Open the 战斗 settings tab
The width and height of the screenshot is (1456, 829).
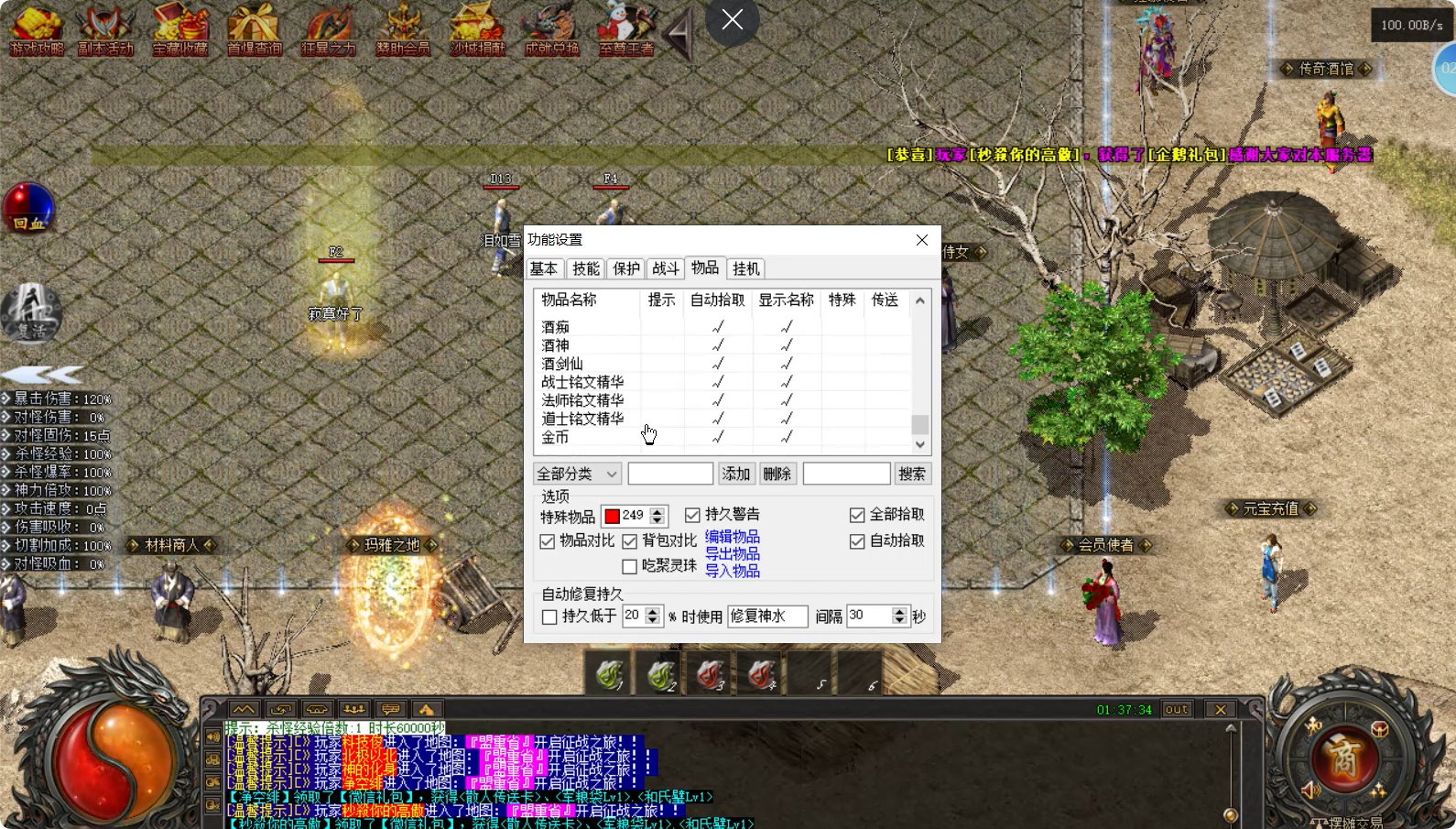pyautogui.click(x=666, y=268)
